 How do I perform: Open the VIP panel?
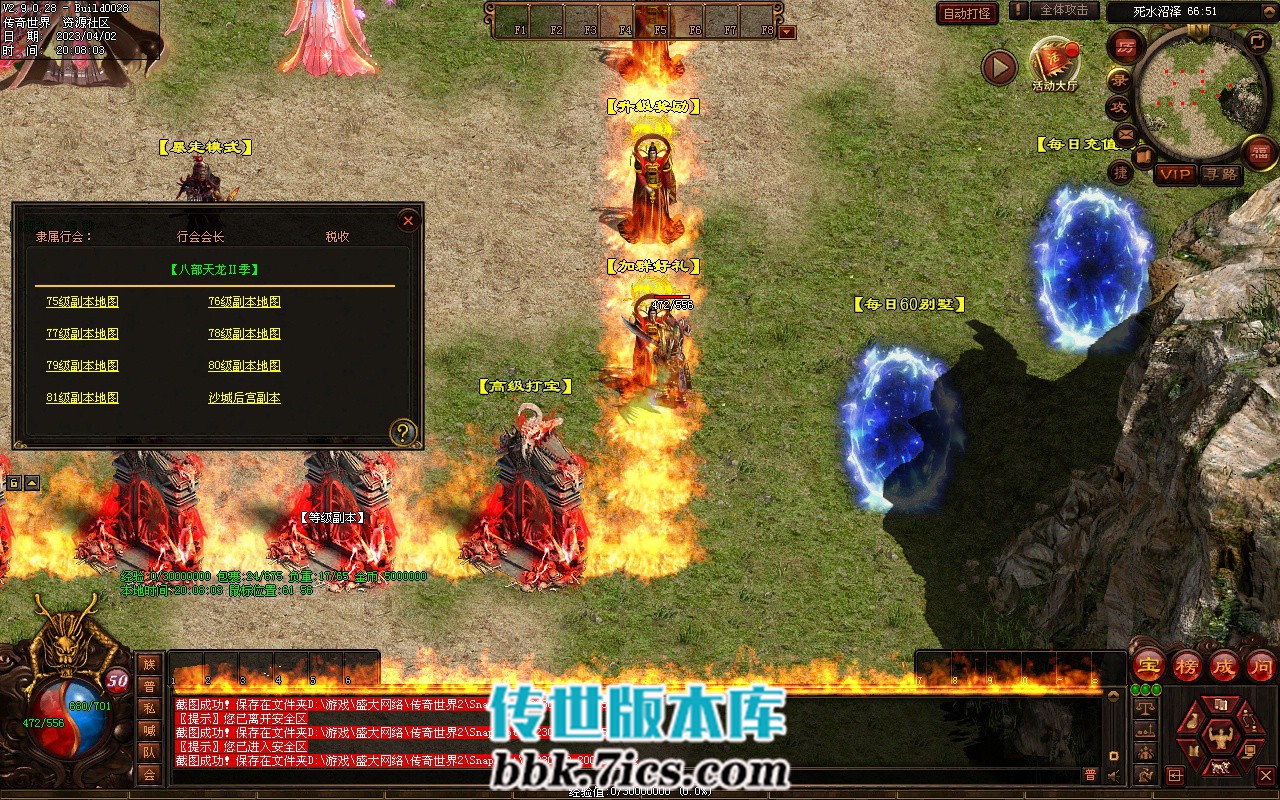pyautogui.click(x=1176, y=174)
